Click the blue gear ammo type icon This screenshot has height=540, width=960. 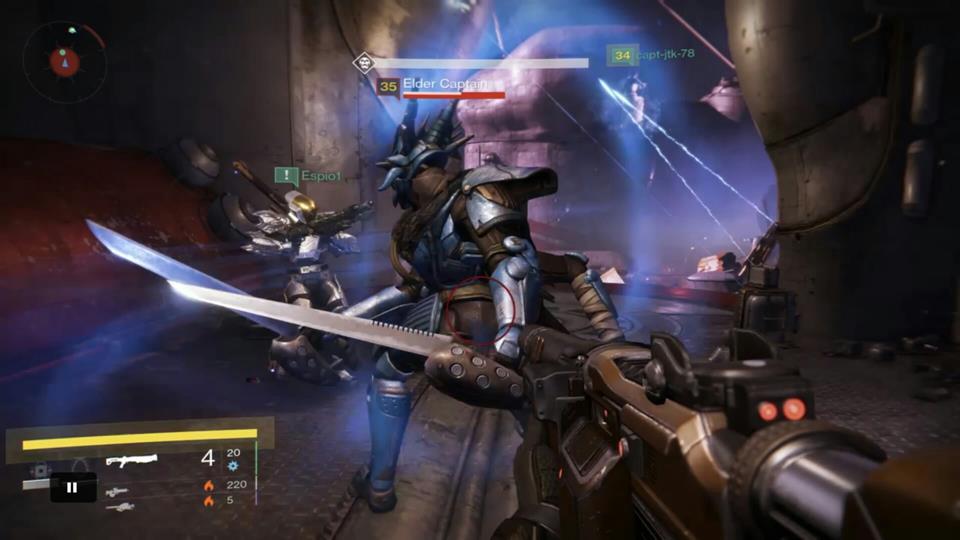point(233,466)
